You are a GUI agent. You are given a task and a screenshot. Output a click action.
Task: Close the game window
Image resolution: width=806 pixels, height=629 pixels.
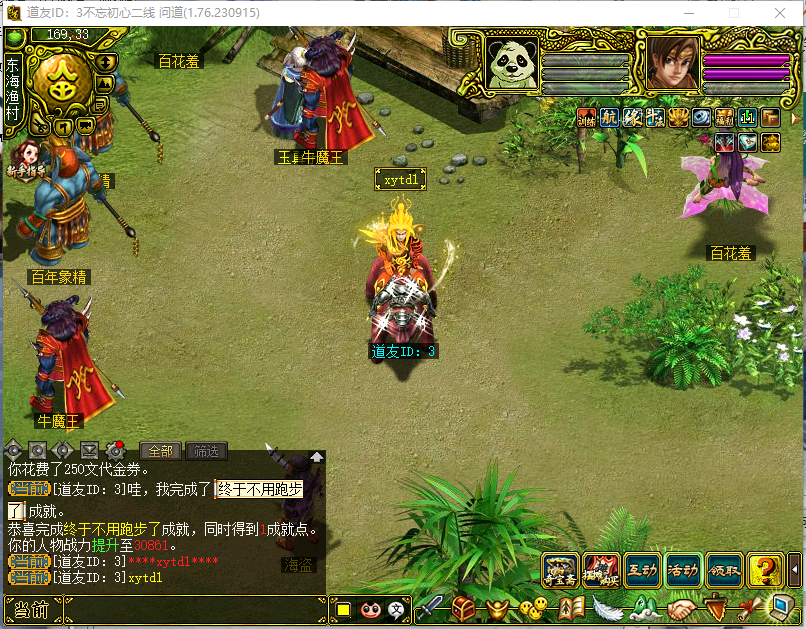coord(780,13)
